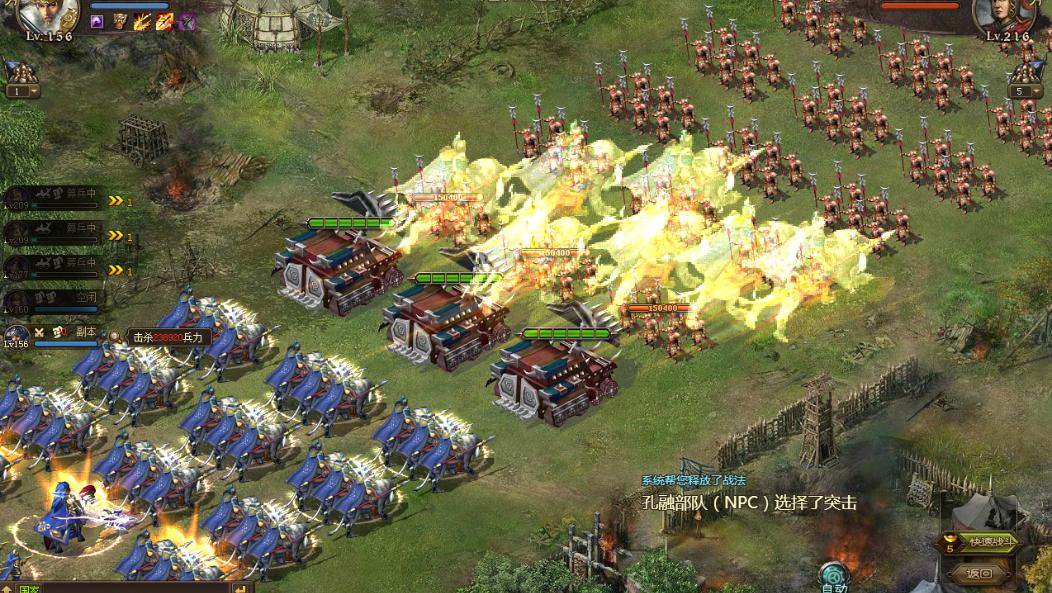The height and width of the screenshot is (593, 1052).
Task: Click the golden mask skill icon
Action: tap(119, 21)
